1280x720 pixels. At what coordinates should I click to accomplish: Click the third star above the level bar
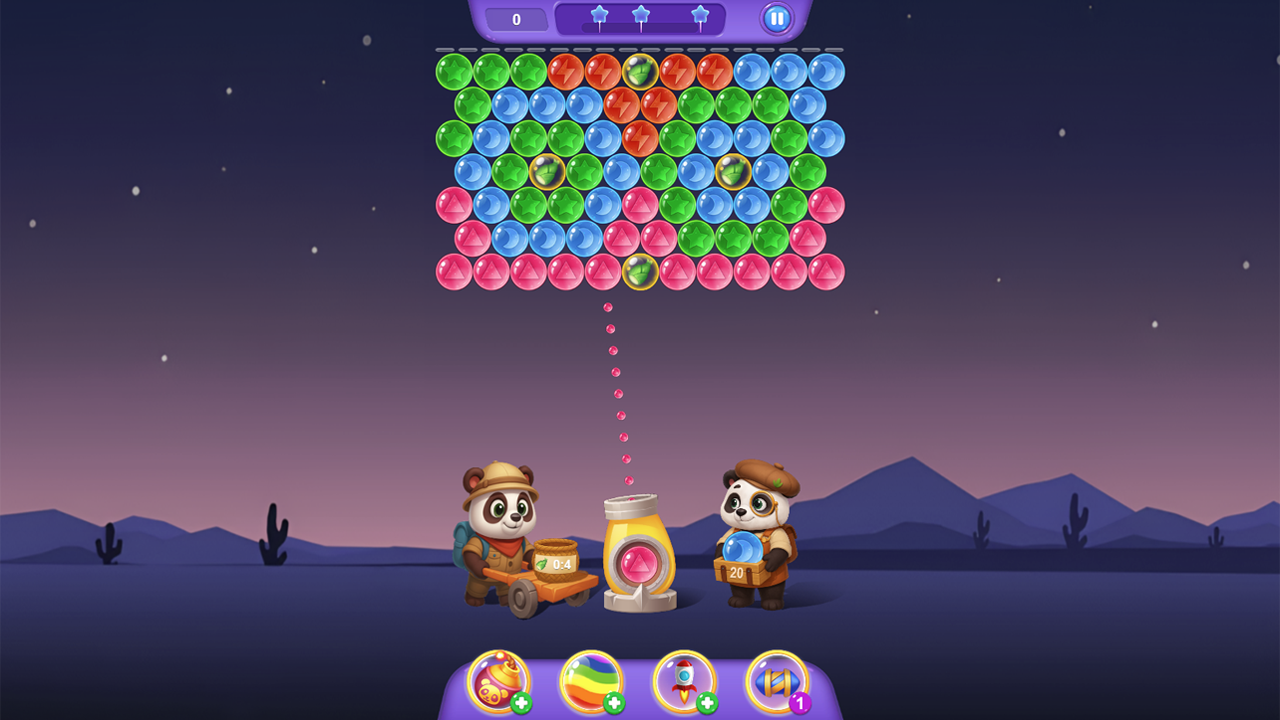[x=700, y=11]
